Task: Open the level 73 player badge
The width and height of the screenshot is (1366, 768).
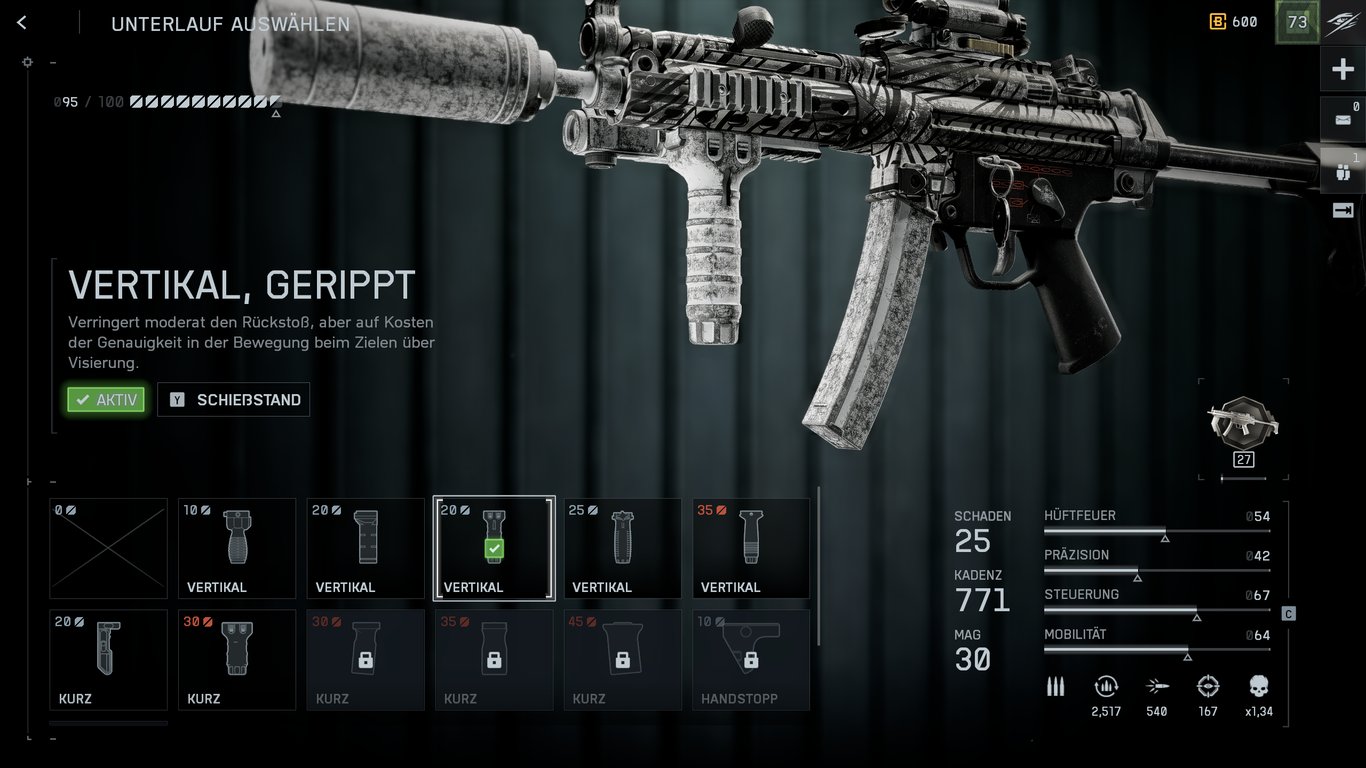Action: point(1297,22)
